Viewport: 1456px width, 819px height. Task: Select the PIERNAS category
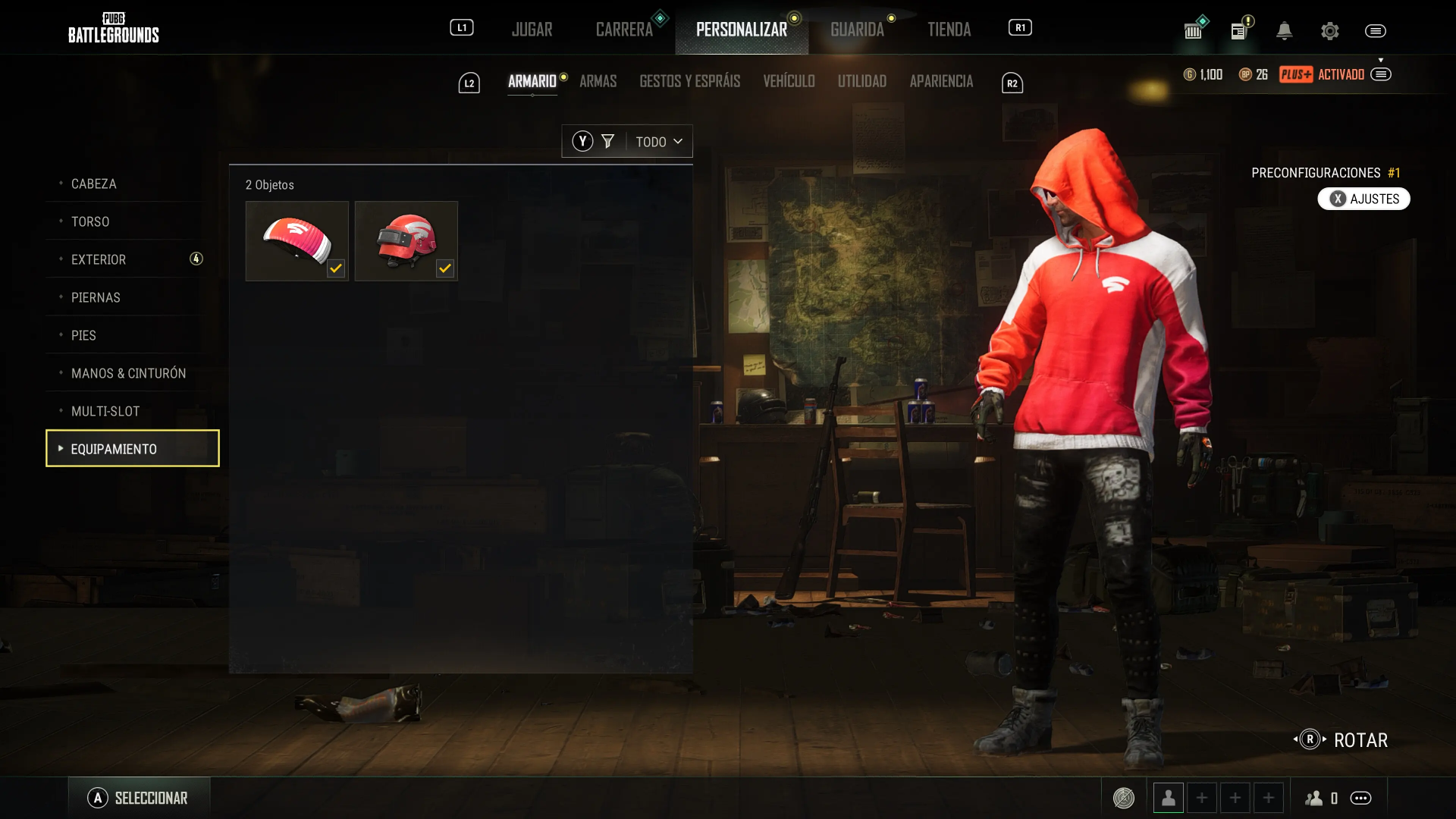pyautogui.click(x=96, y=297)
